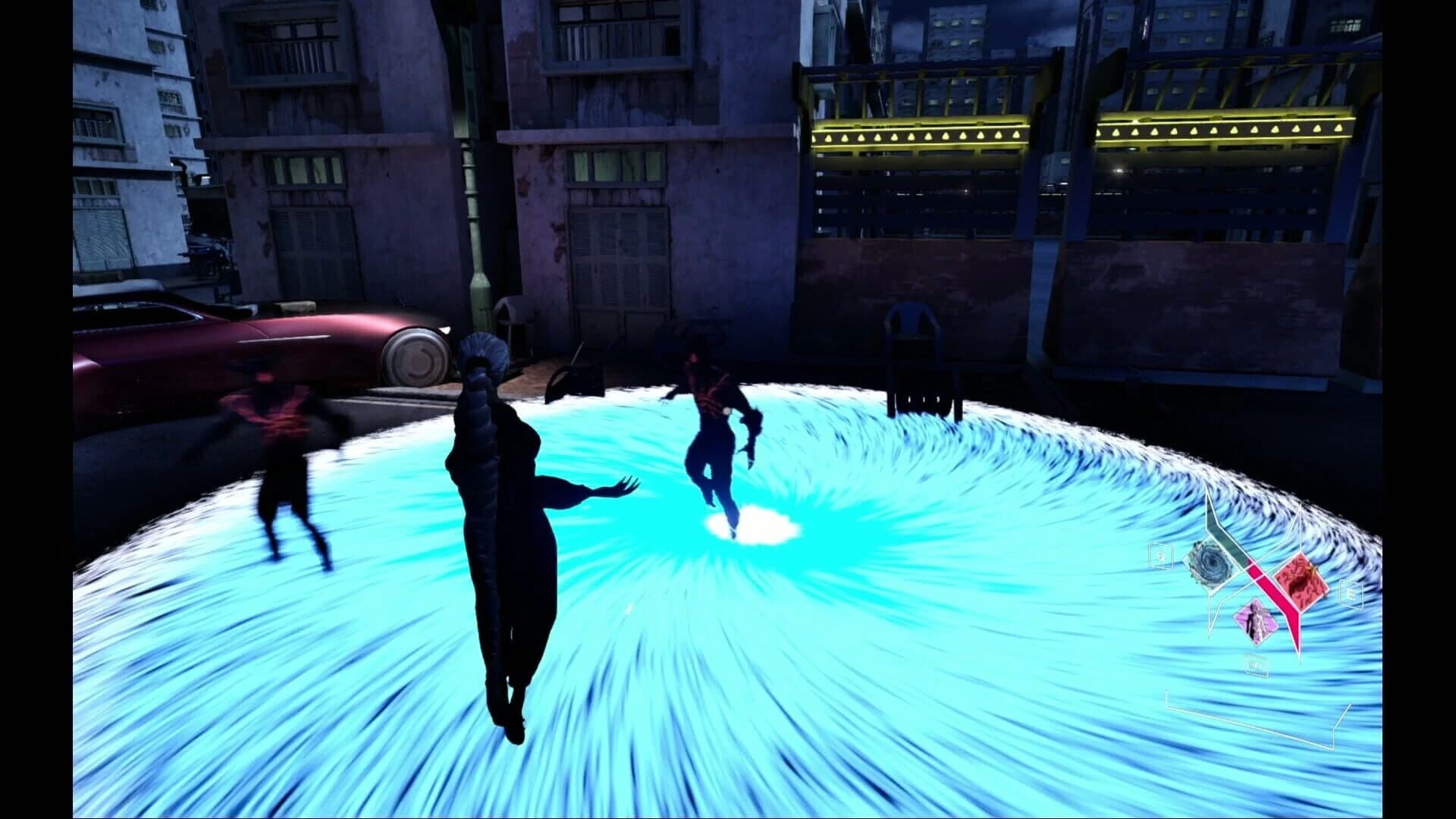Click the E key prompt box

(1351, 594)
